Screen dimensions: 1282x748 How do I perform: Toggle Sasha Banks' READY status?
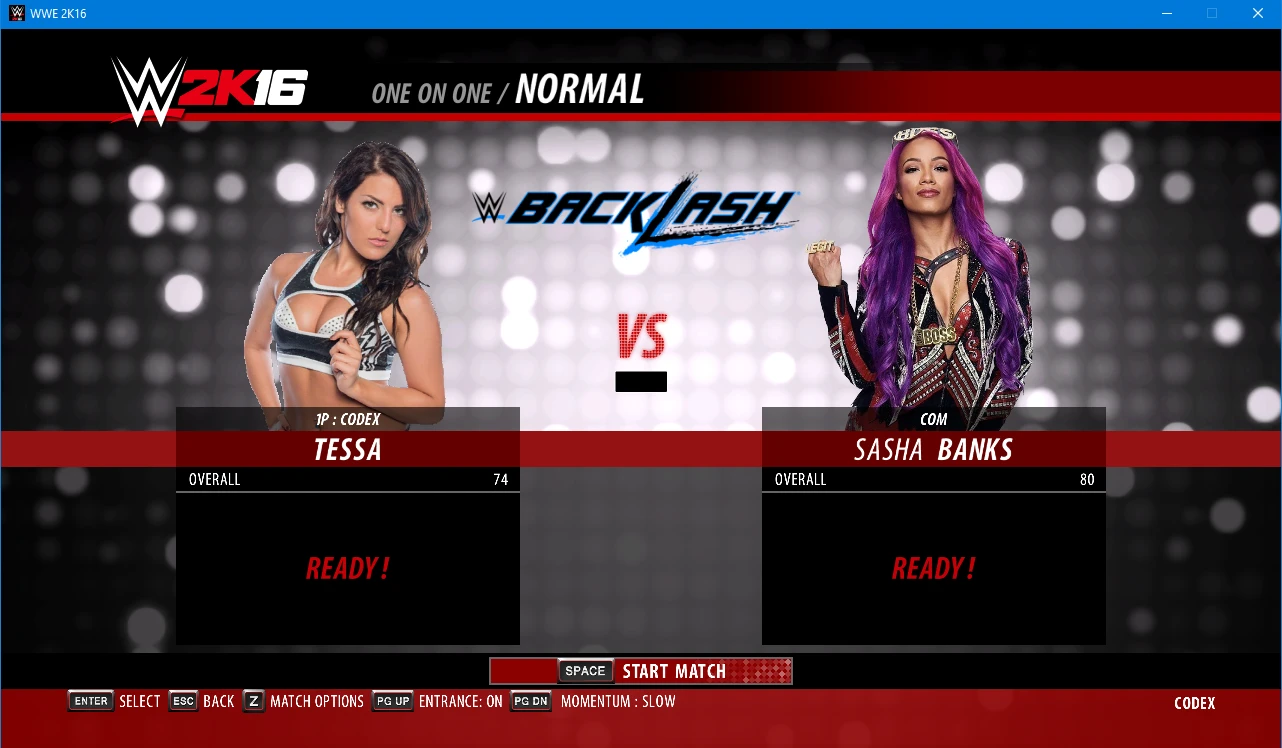pyautogui.click(x=933, y=568)
